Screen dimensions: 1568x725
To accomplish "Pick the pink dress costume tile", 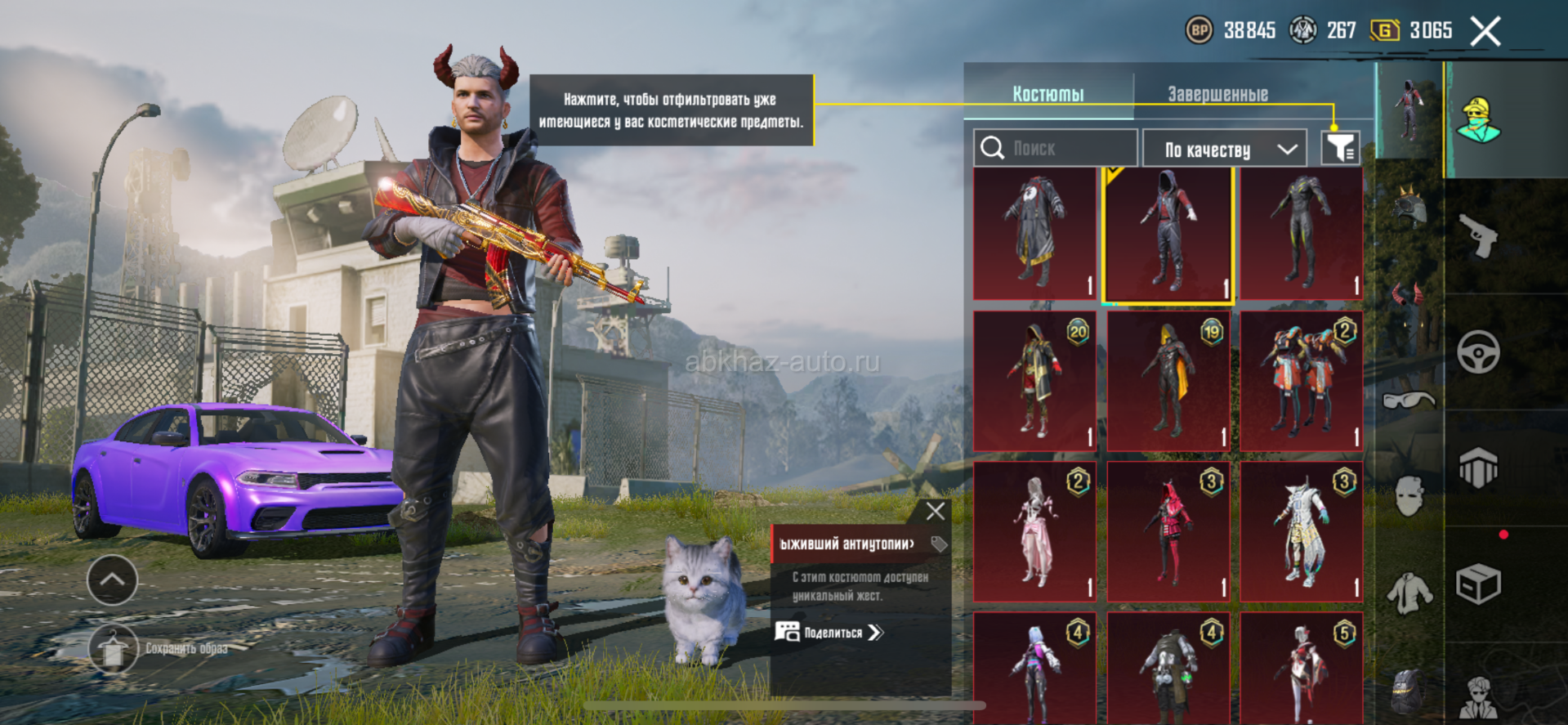I will 1034,531.
